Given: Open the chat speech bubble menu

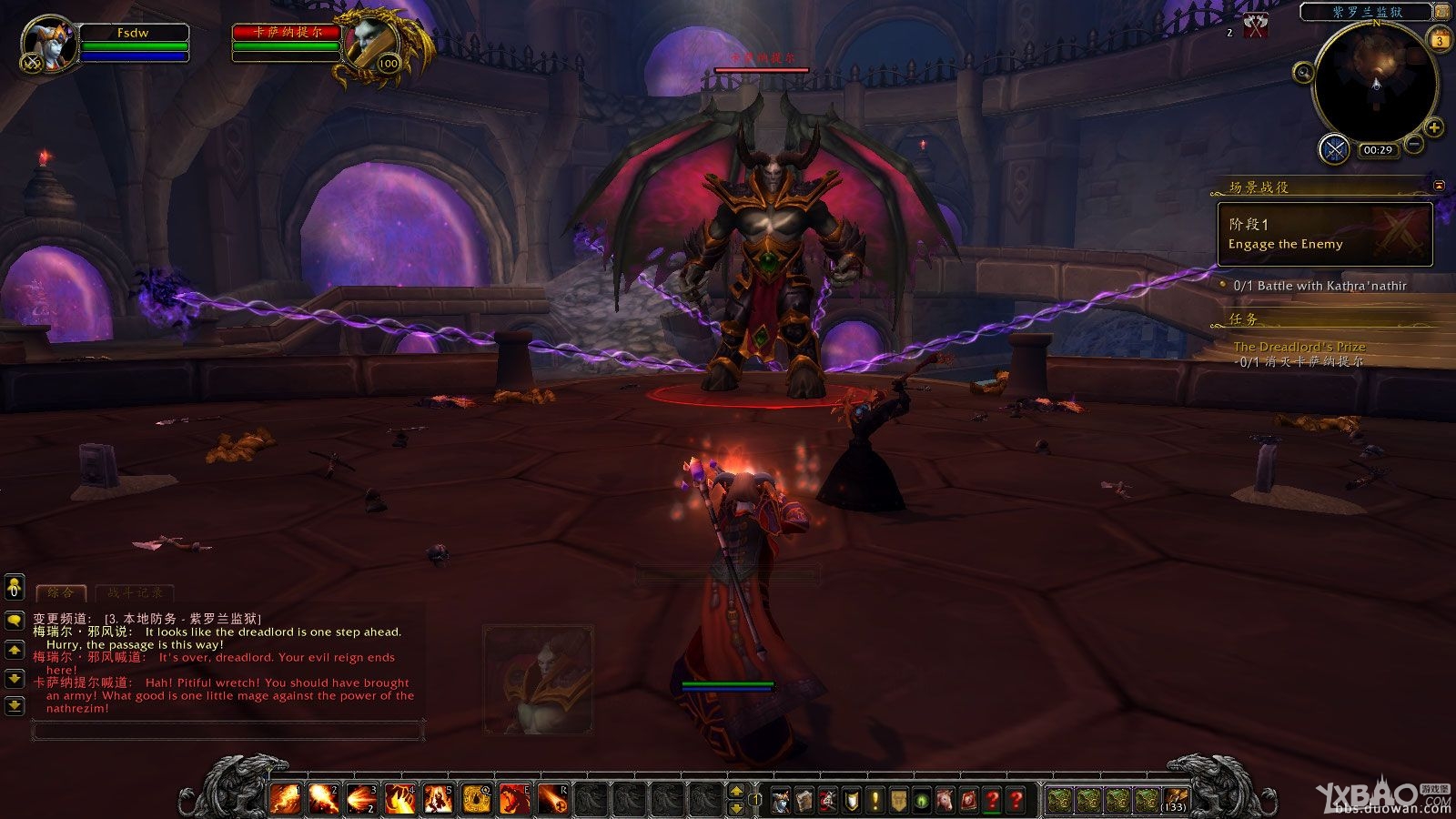Looking at the screenshot, I should [14, 621].
